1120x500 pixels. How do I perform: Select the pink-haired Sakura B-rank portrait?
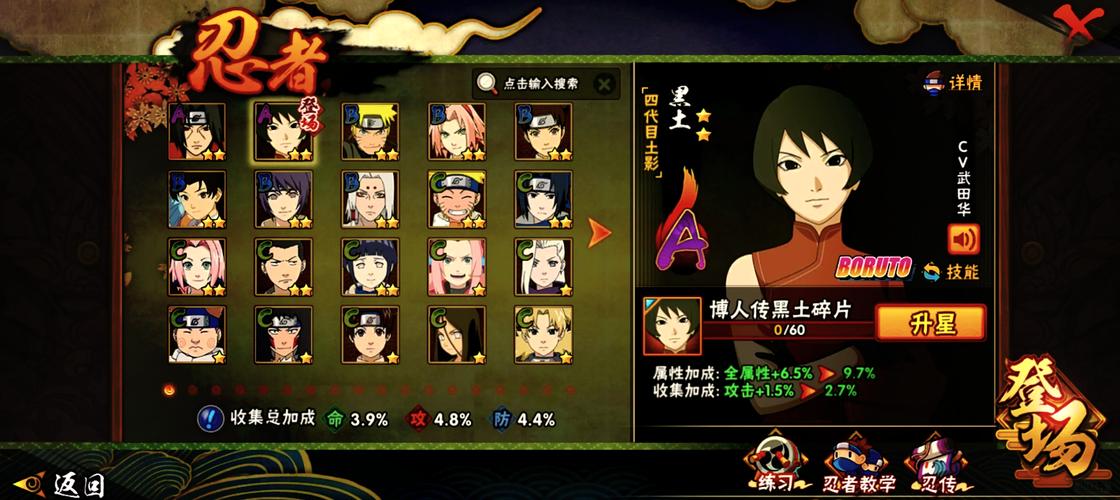pos(458,131)
